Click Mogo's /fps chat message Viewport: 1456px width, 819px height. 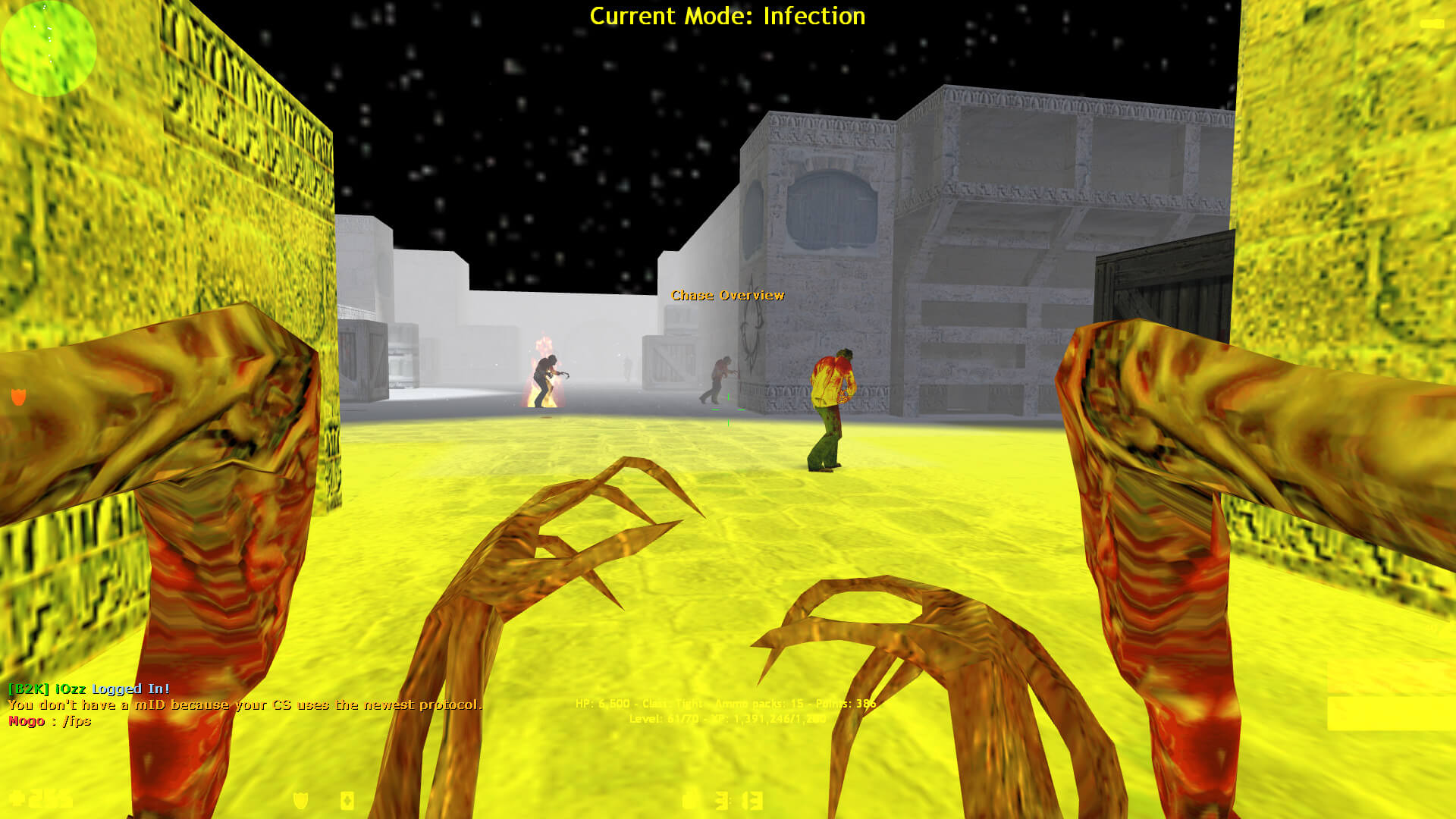[50, 721]
